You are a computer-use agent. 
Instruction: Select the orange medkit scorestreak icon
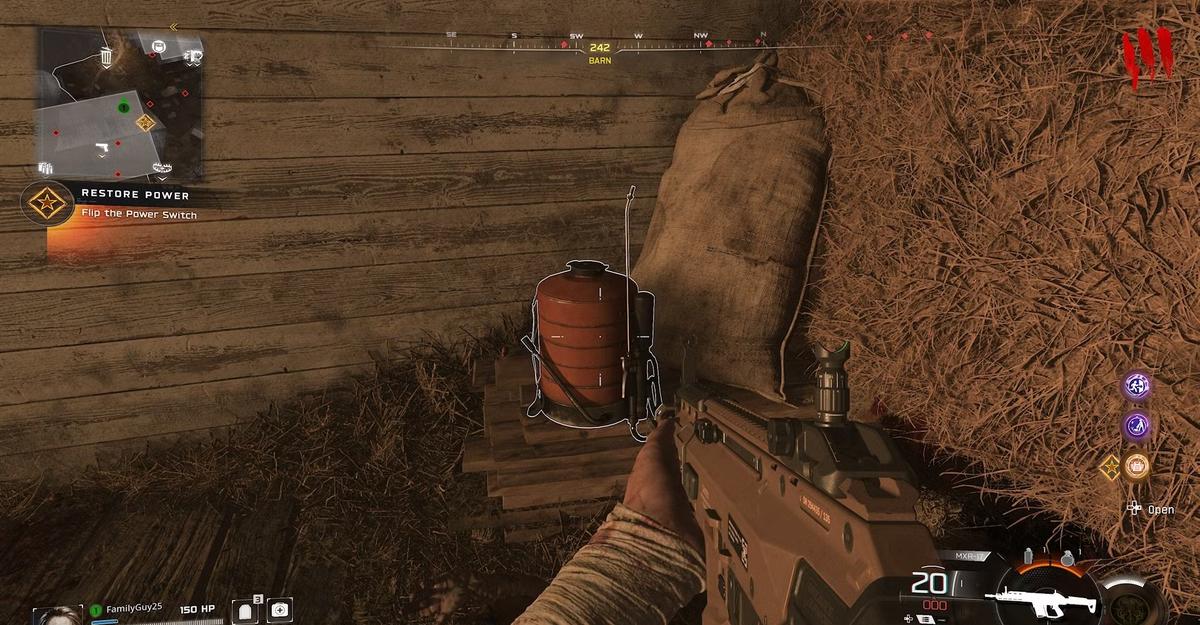1137,466
